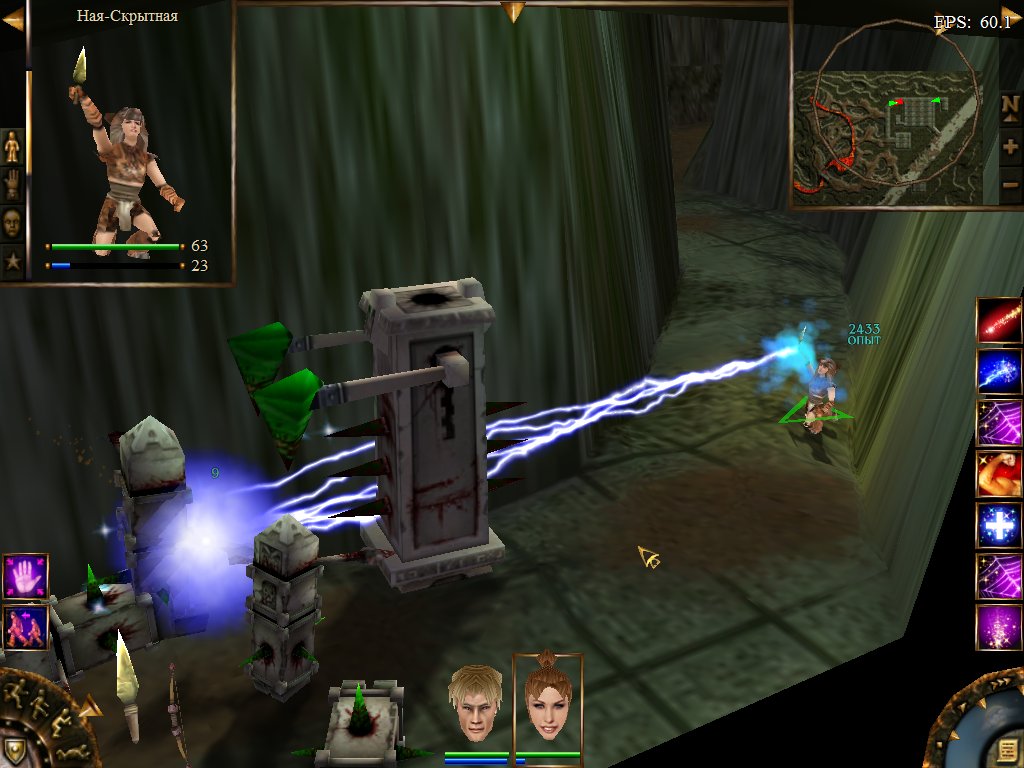Open the journal scroll button
1024x768 pixels.
tap(1004, 750)
